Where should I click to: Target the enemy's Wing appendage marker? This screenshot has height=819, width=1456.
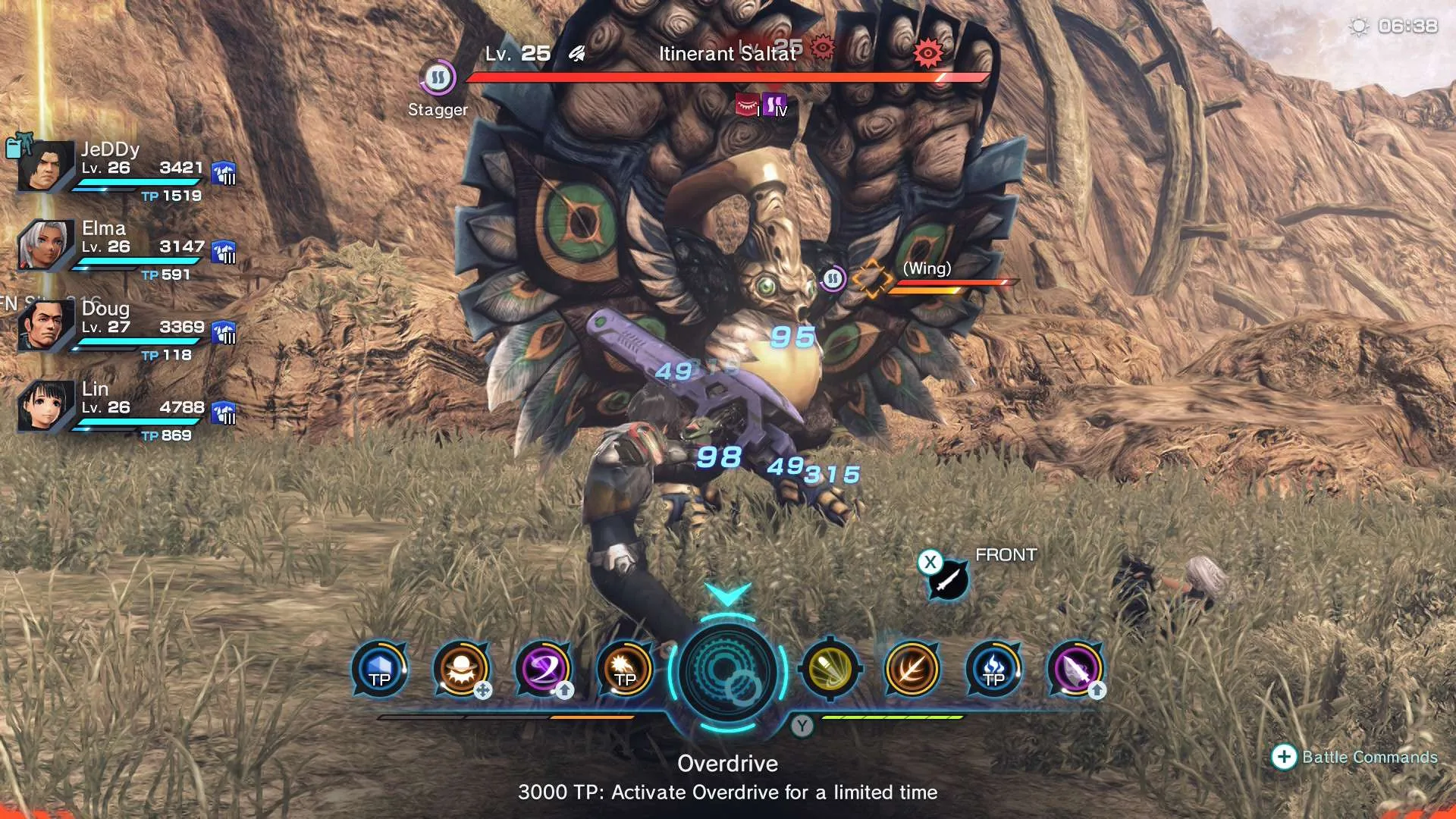[x=871, y=278]
